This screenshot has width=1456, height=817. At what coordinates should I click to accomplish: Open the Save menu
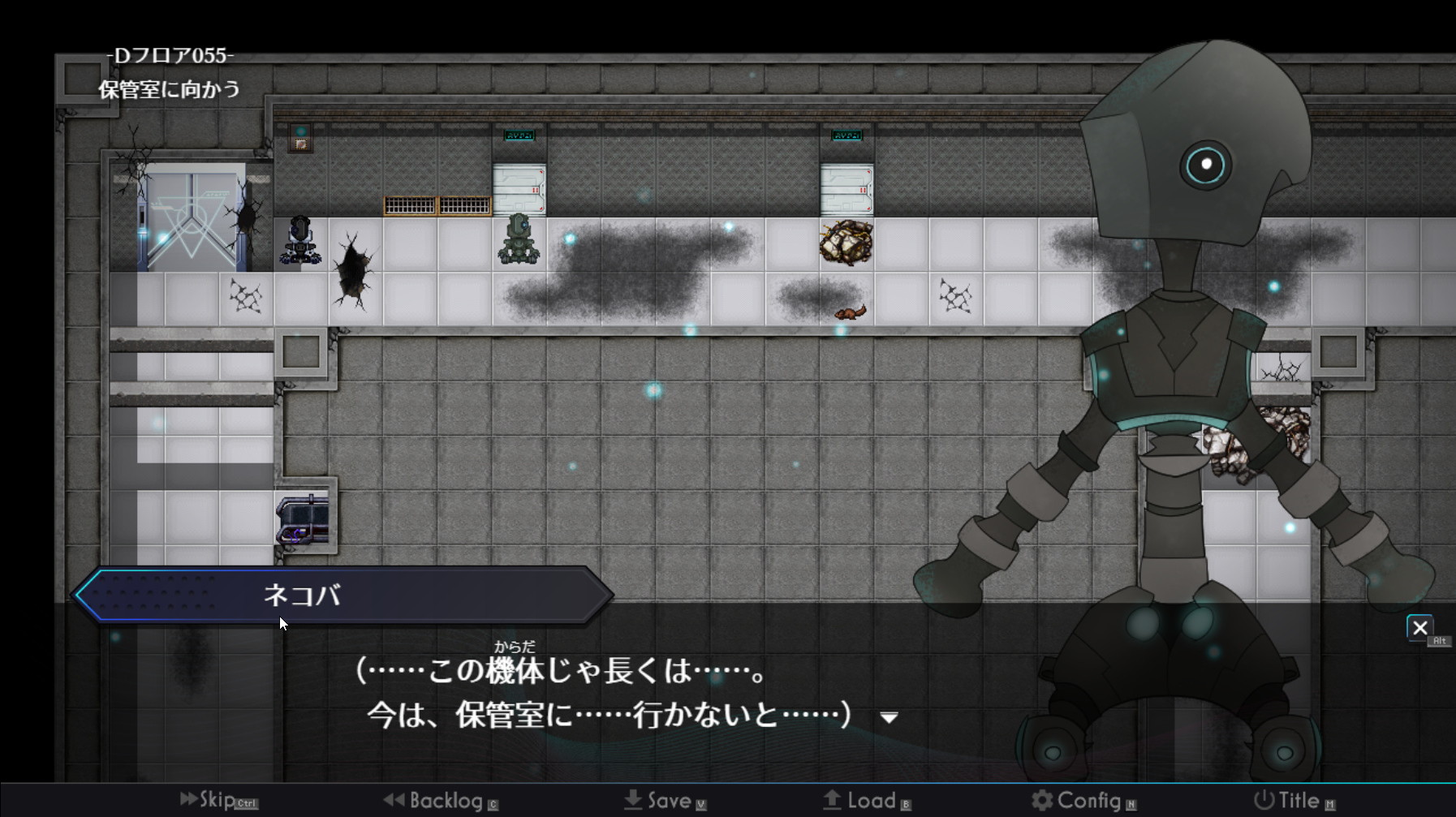click(x=666, y=801)
